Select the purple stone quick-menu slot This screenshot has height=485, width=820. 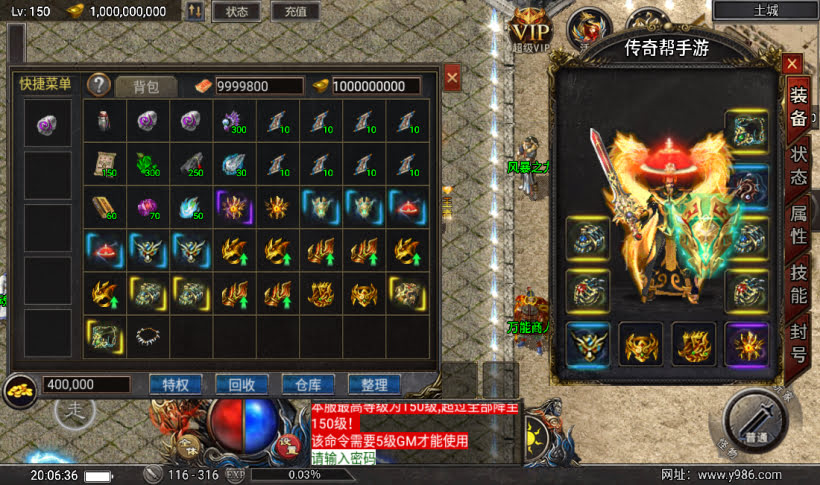(48, 124)
